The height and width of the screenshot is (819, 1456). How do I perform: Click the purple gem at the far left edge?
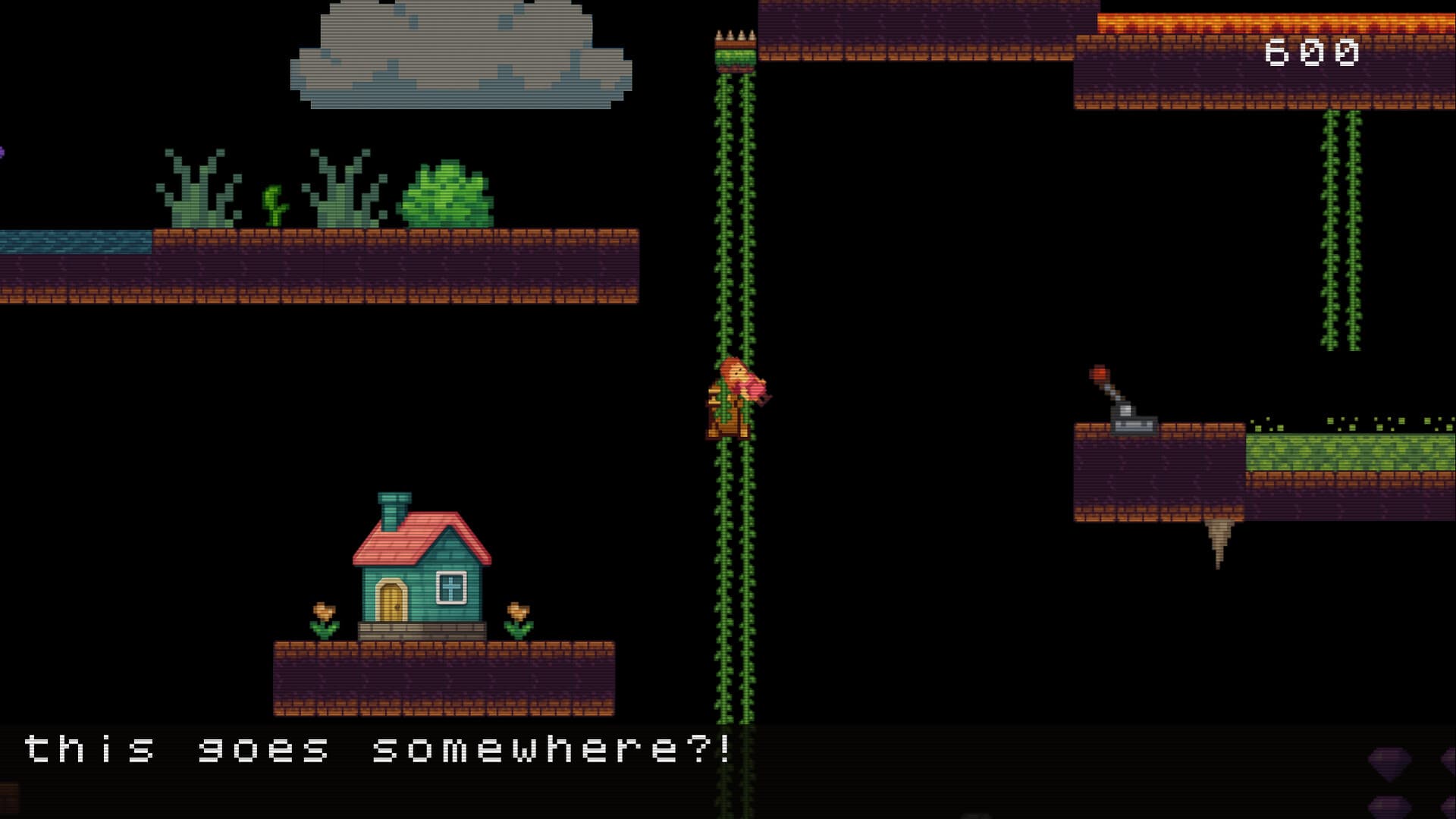point(2,152)
